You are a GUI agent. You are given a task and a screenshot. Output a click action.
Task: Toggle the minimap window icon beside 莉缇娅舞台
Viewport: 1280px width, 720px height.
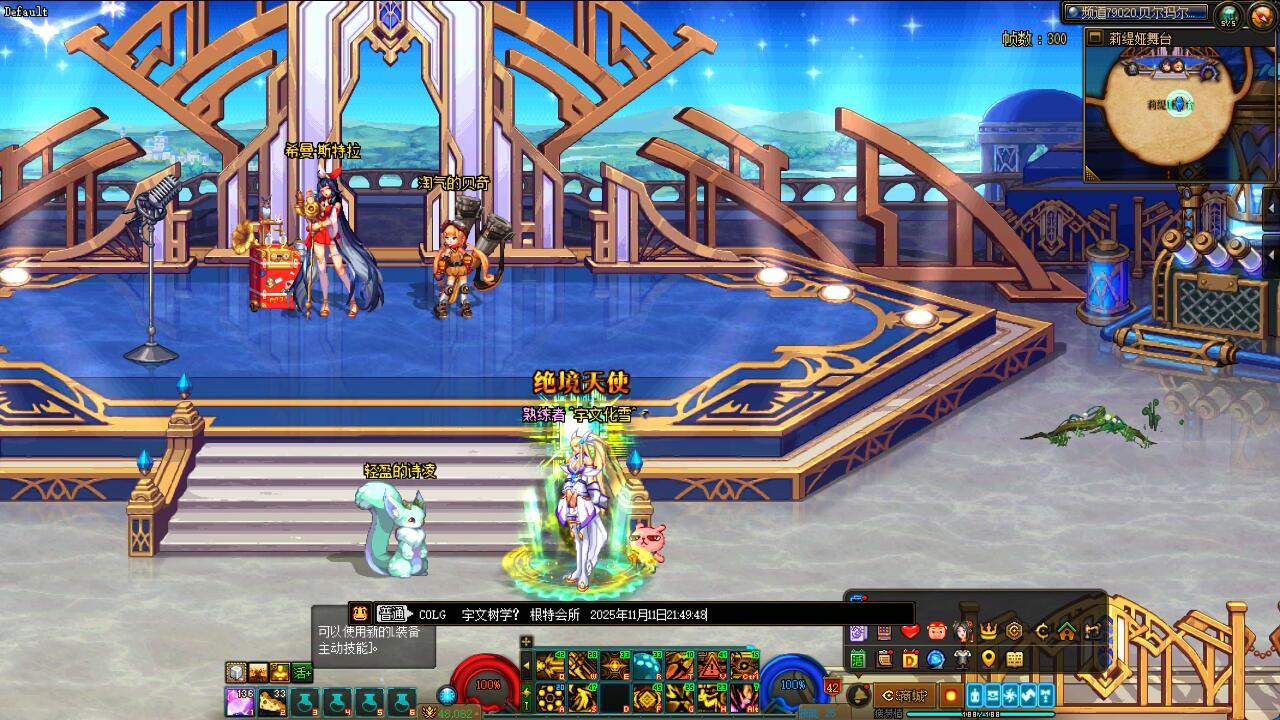(x=1095, y=39)
